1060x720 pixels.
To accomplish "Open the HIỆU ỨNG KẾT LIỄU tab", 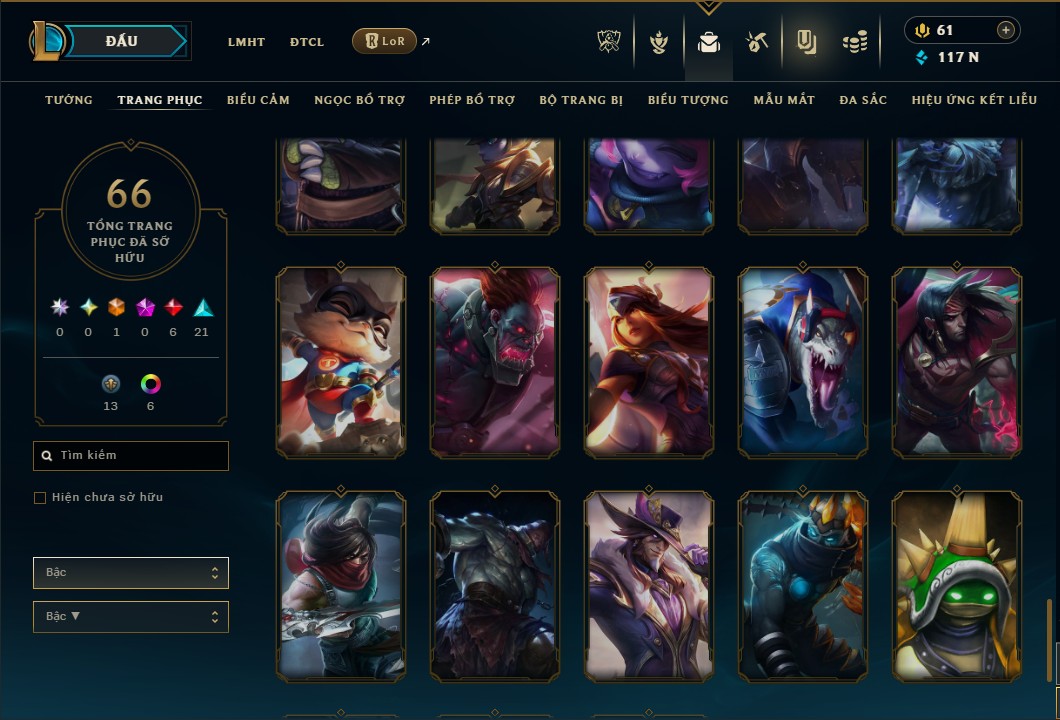I will click(971, 100).
